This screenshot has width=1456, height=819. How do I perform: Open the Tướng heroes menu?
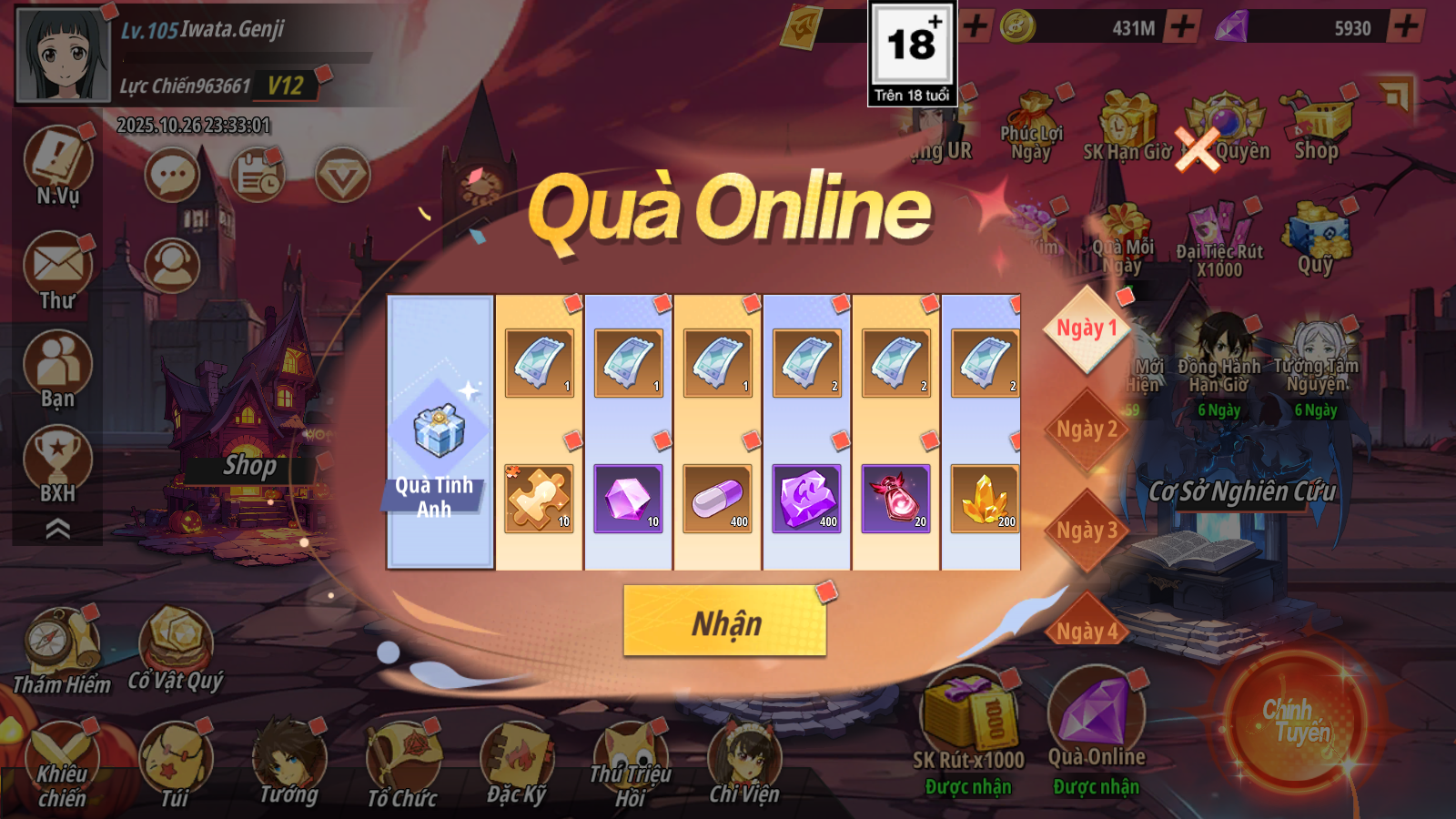[x=289, y=763]
